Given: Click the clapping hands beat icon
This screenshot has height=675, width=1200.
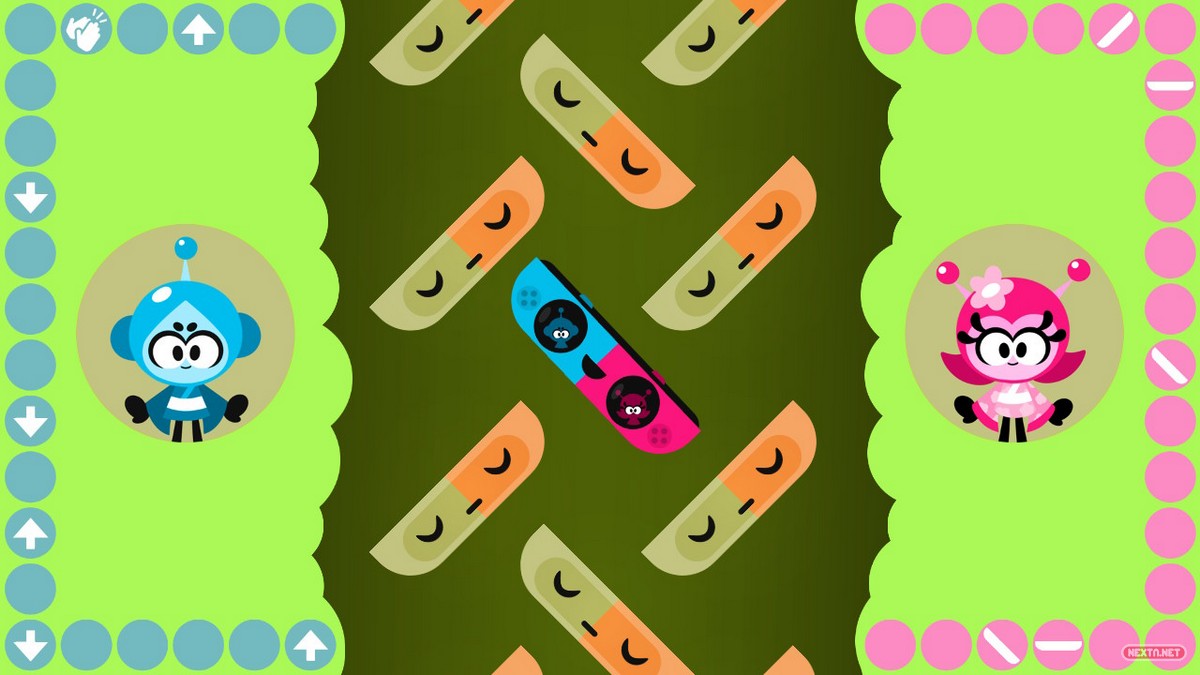Looking at the screenshot, I should click(x=86, y=29).
